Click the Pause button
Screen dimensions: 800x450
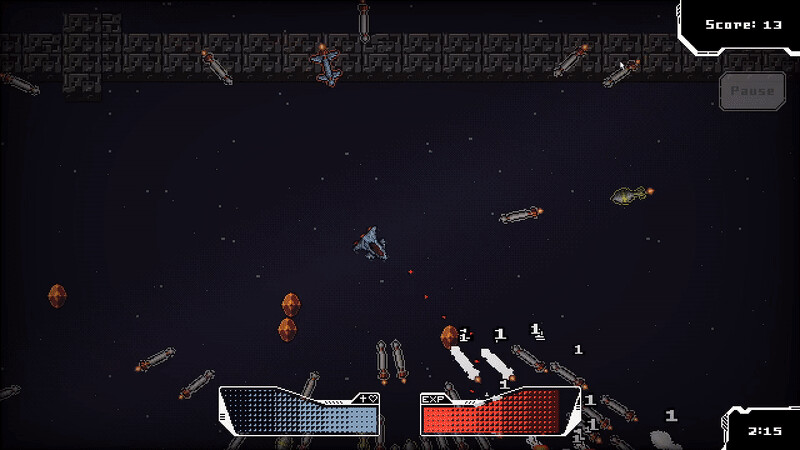pyautogui.click(x=752, y=91)
